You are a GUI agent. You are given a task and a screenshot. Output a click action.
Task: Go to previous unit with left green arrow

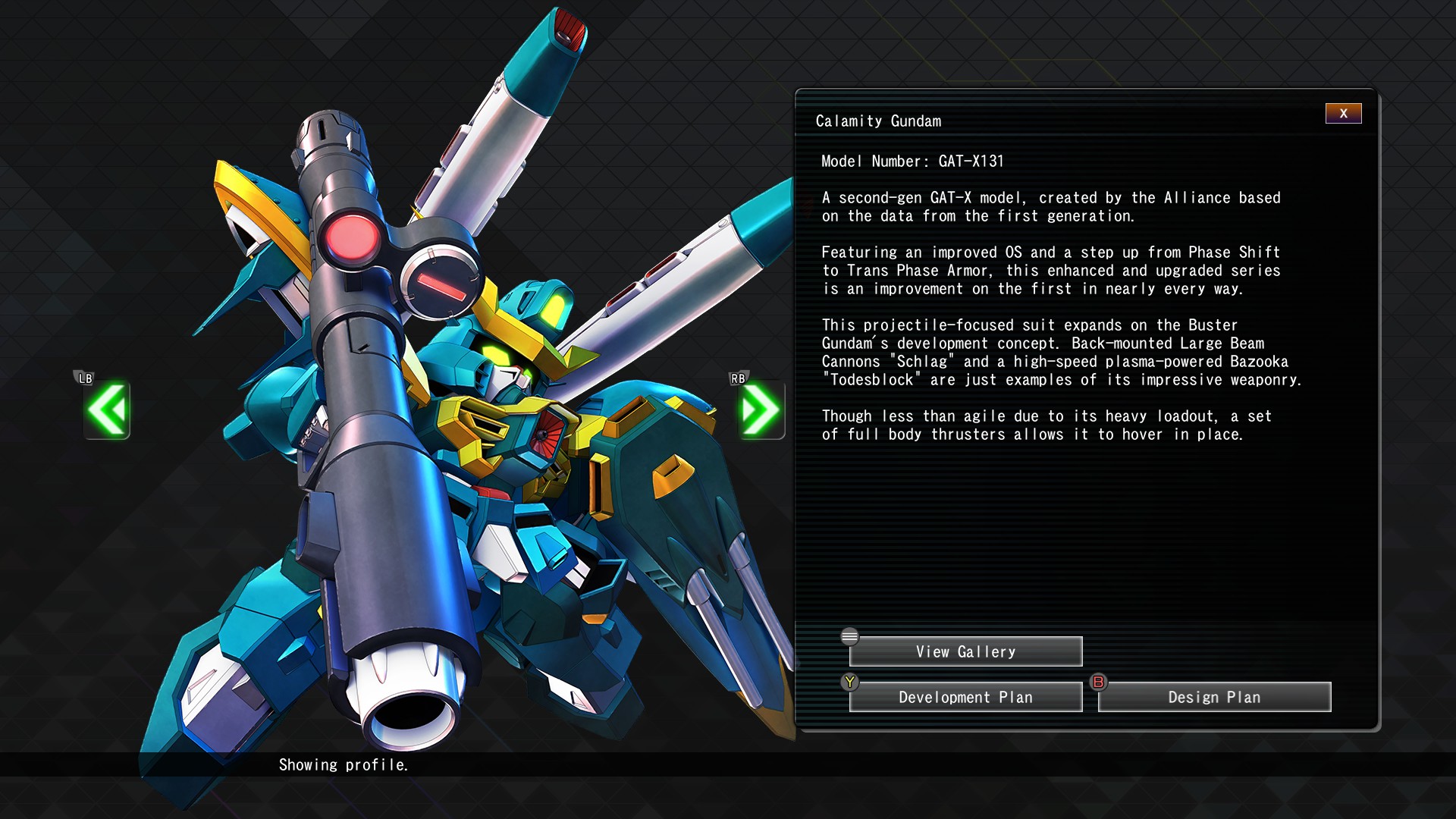107,410
